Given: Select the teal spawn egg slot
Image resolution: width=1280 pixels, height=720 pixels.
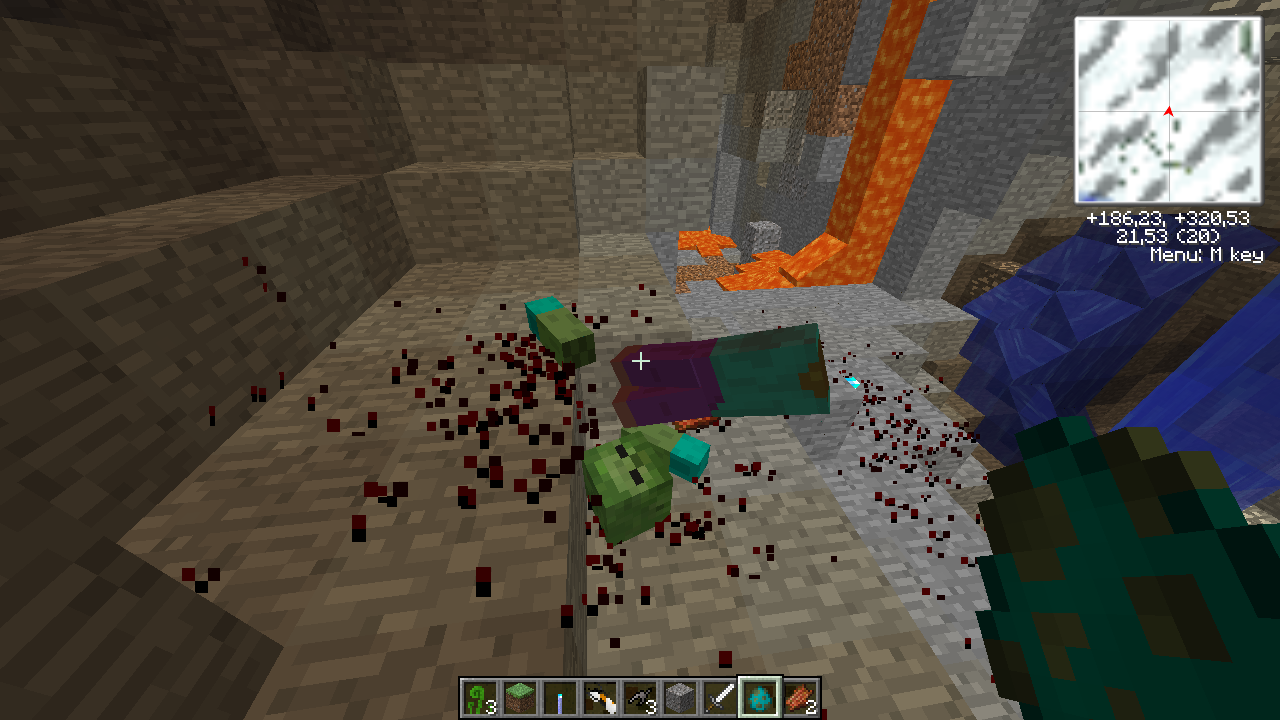Looking at the screenshot, I should (x=760, y=697).
